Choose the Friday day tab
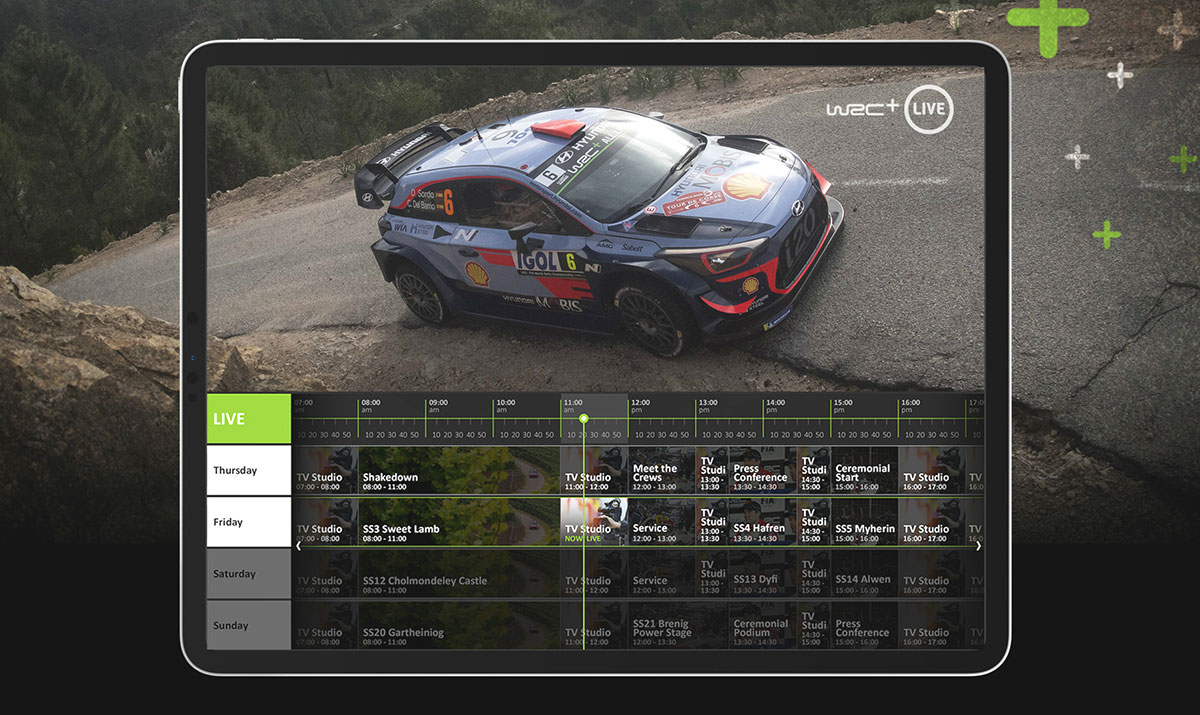This screenshot has width=1200, height=715. click(248, 522)
